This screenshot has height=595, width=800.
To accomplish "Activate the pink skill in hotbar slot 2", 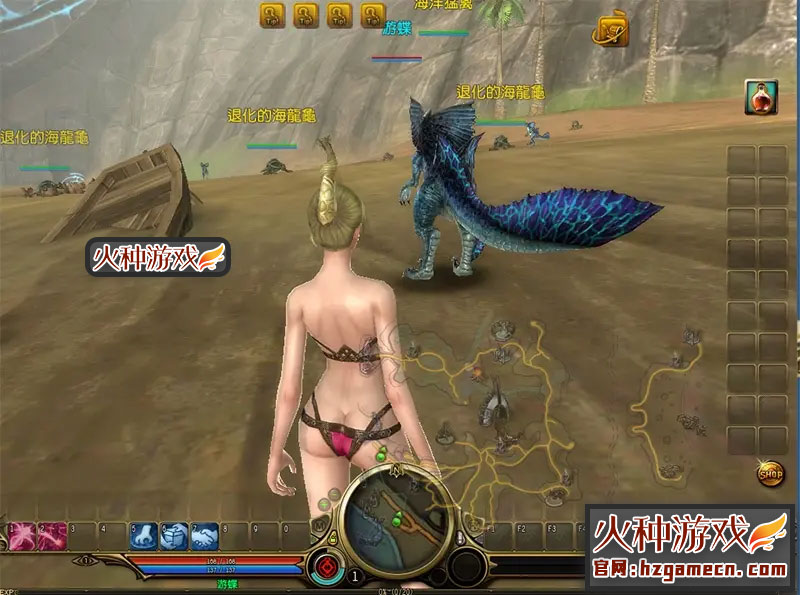I will 53,536.
